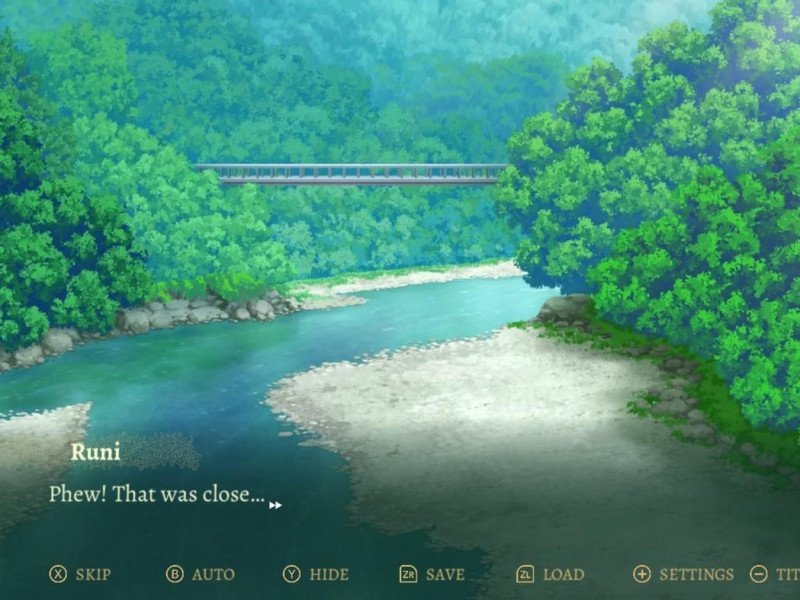Skip the dialogue with SKIP
Image resolution: width=800 pixels, height=600 pixels.
(x=81, y=574)
